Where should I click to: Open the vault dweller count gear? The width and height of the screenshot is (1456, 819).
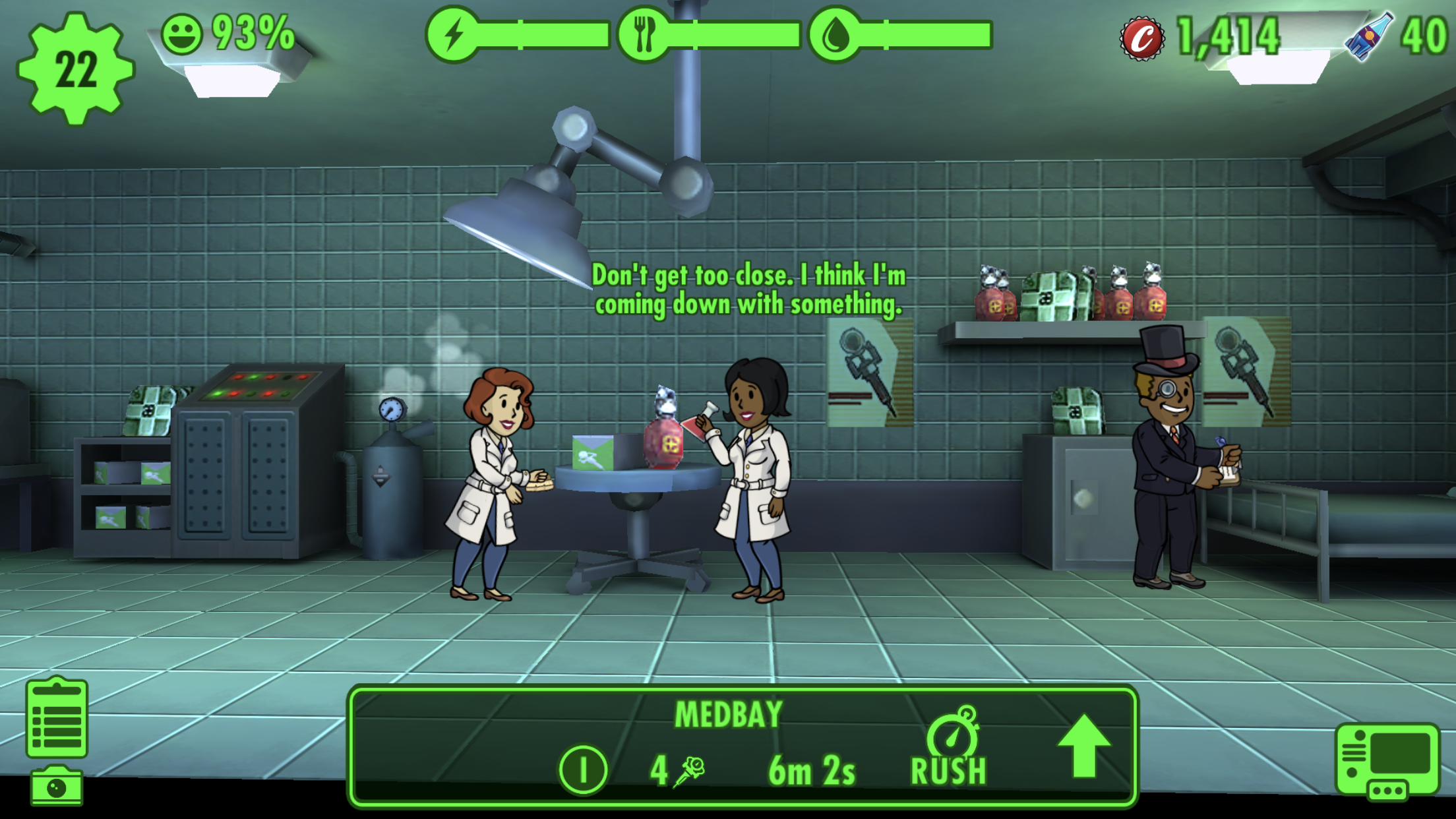[x=75, y=69]
